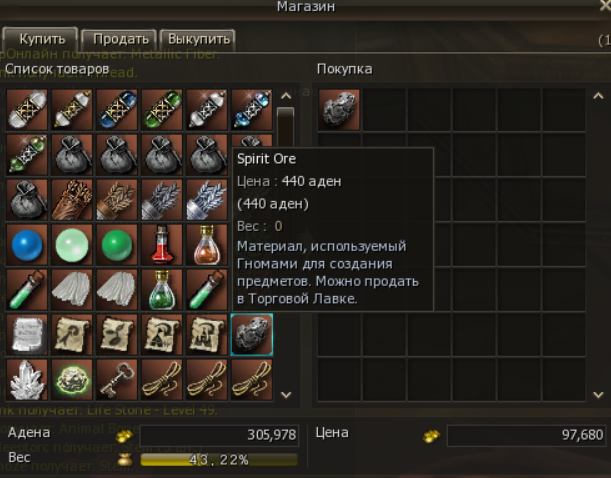Click the goods list up arrow
Screen dimensions: 611x478
coord(286,96)
